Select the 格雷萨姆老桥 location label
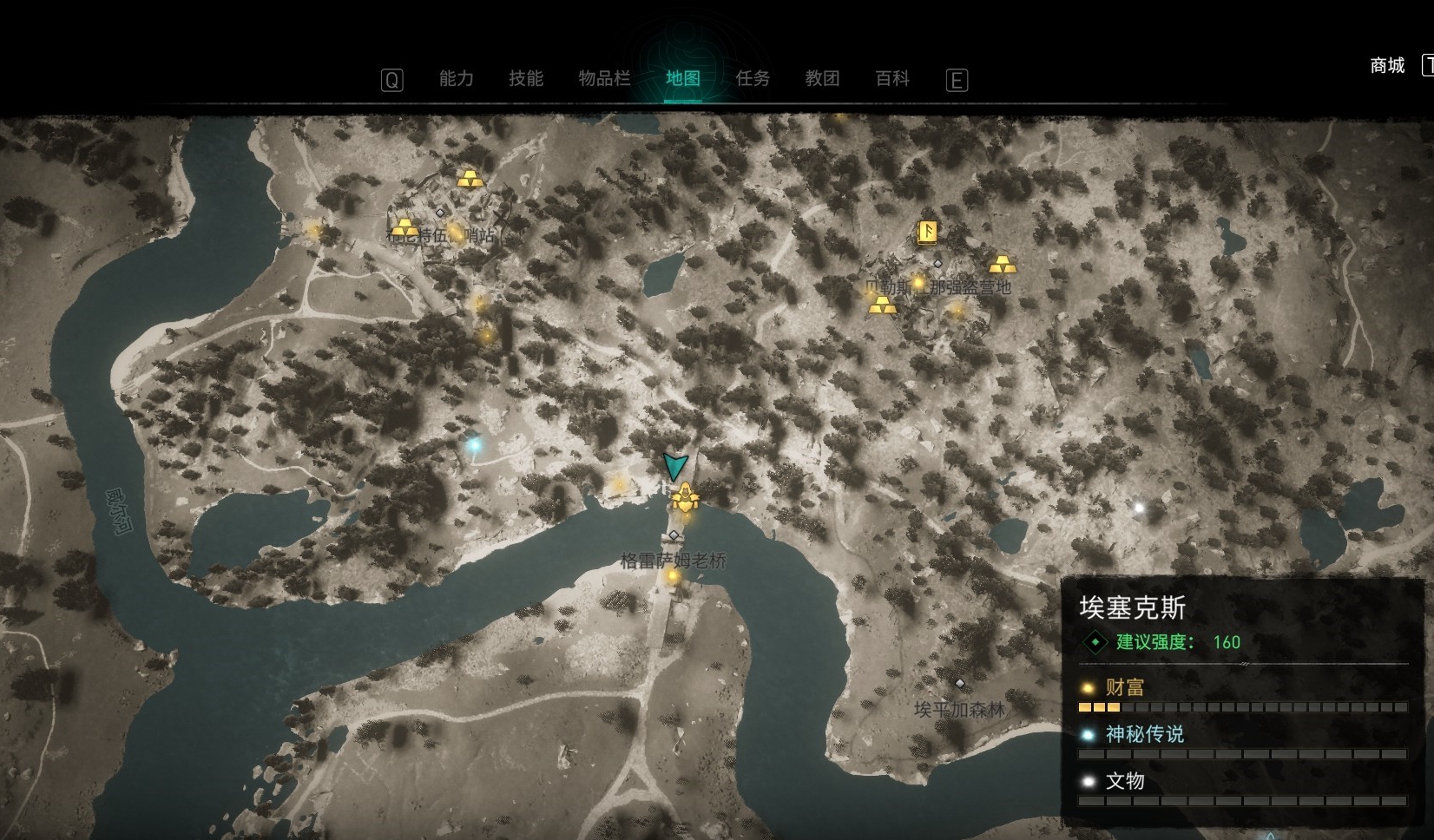The height and width of the screenshot is (840, 1434). [x=673, y=561]
